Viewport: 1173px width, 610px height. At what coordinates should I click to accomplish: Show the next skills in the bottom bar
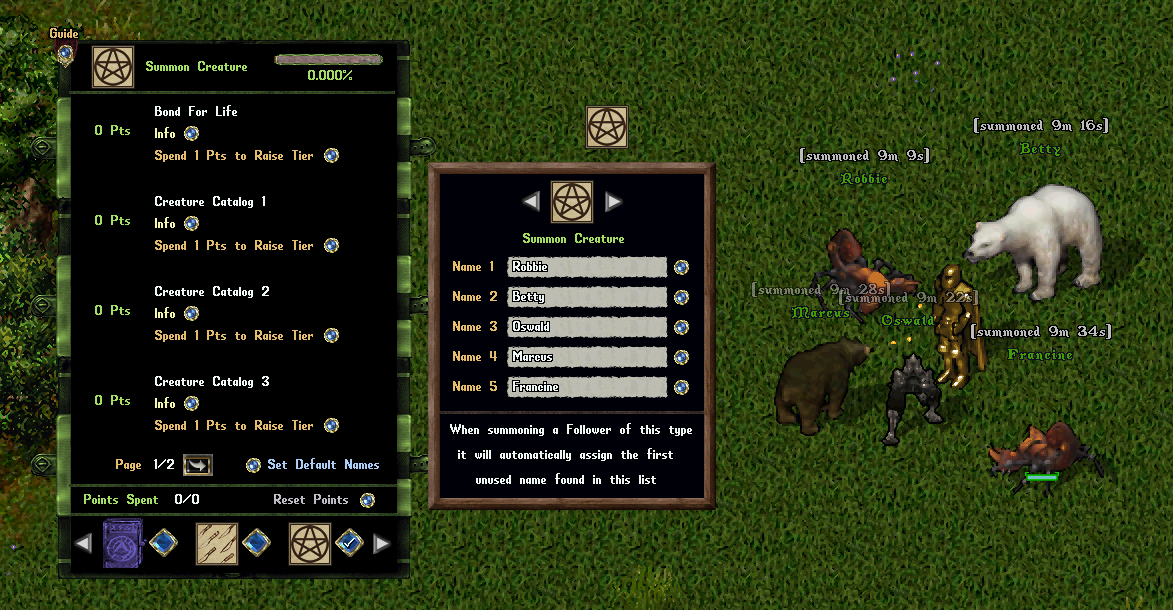(381, 544)
